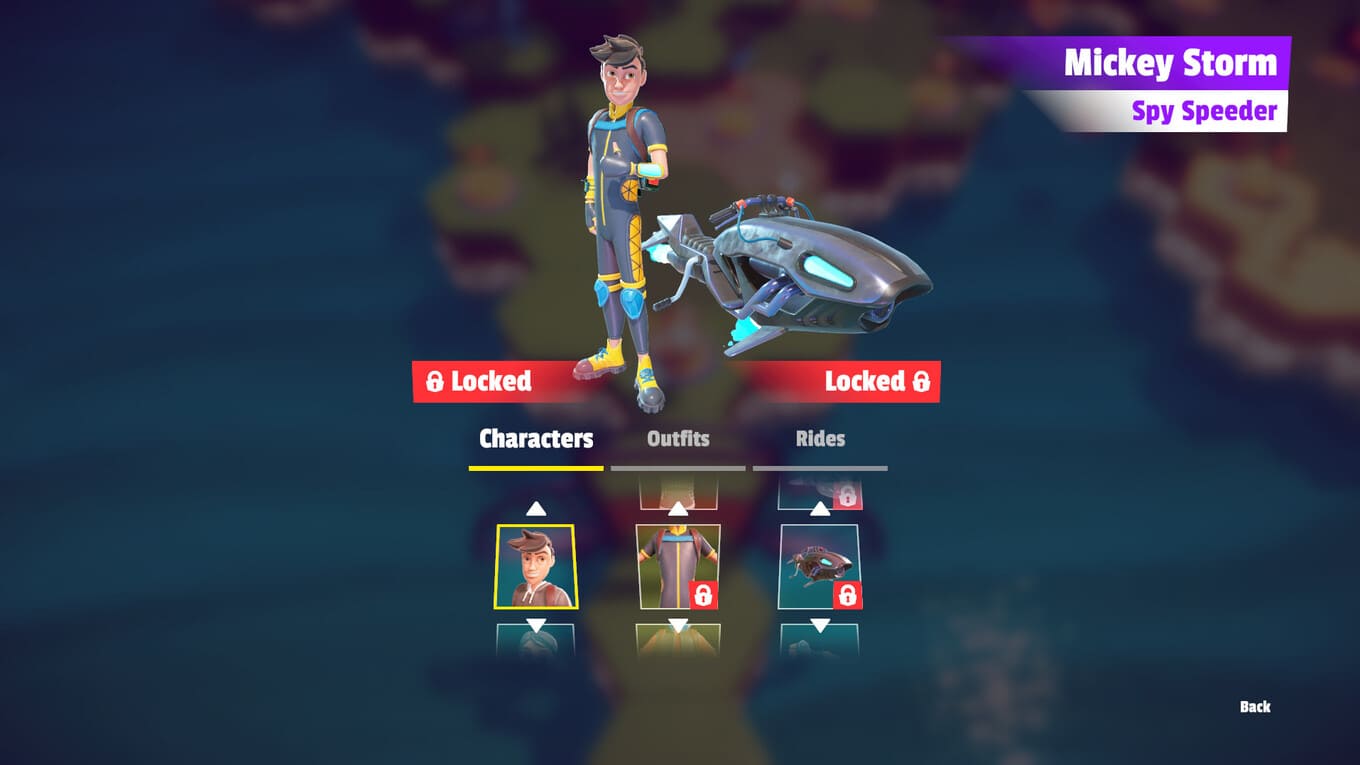Select the locked wetsuit outfit tile
The width and height of the screenshot is (1360, 765).
pos(678,566)
